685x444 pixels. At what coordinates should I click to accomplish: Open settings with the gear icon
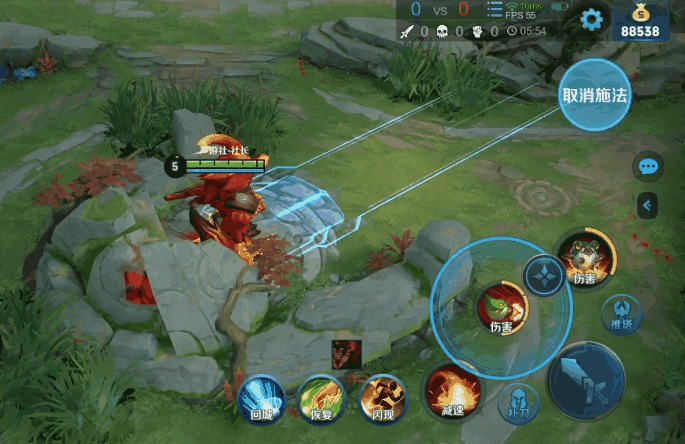coord(592,19)
